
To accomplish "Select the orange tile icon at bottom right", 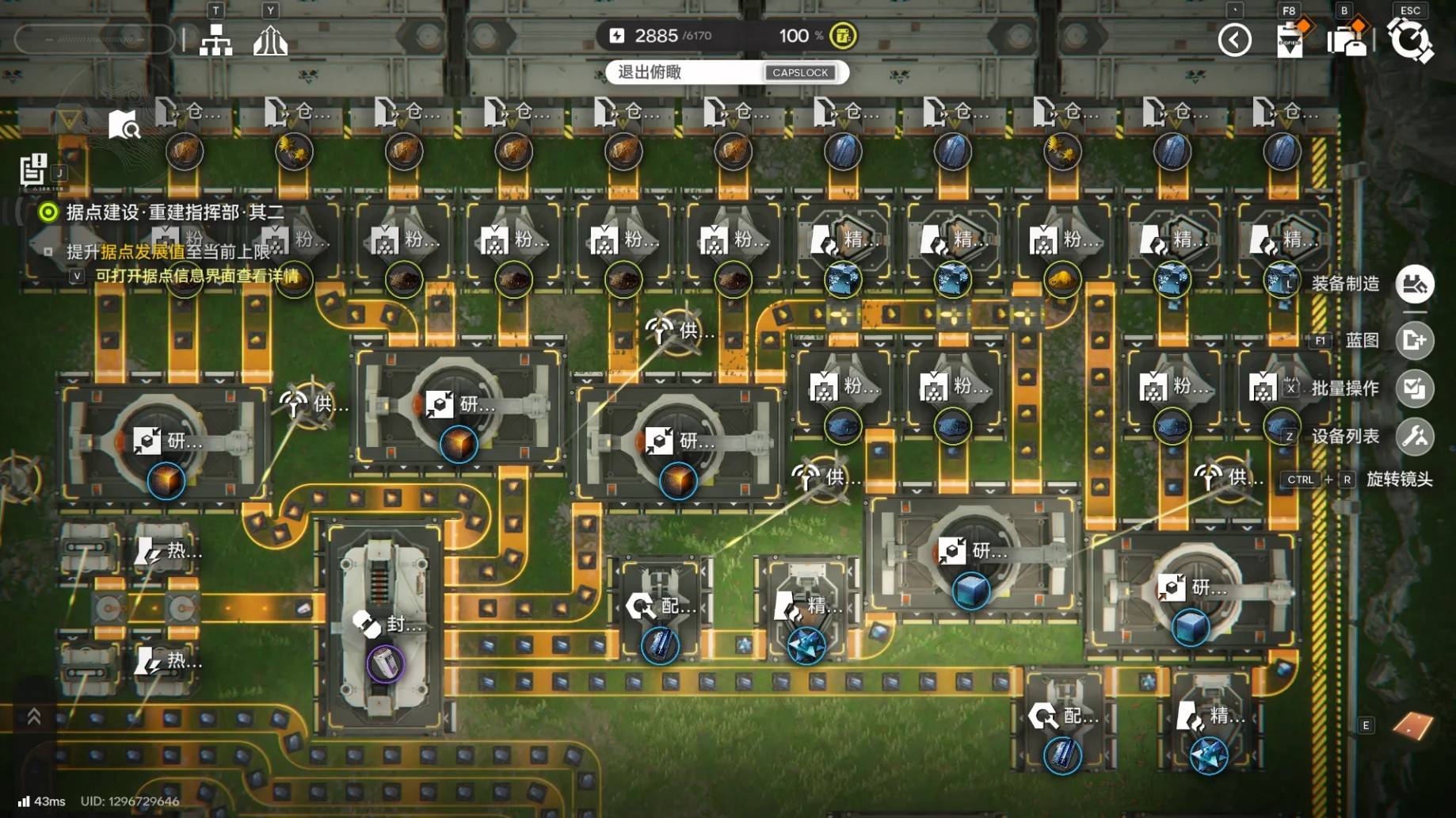I will tap(1412, 725).
